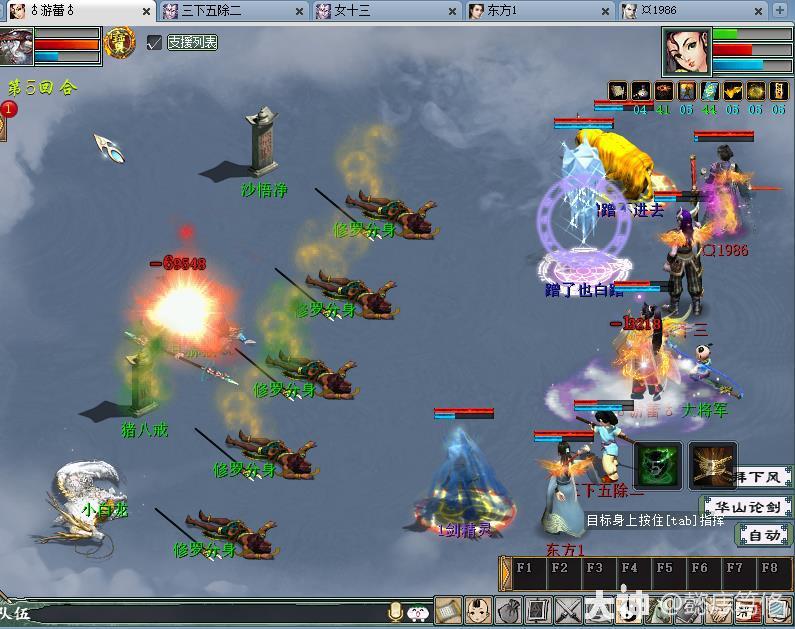Toggle the 支援列表 checkbox

[154, 43]
